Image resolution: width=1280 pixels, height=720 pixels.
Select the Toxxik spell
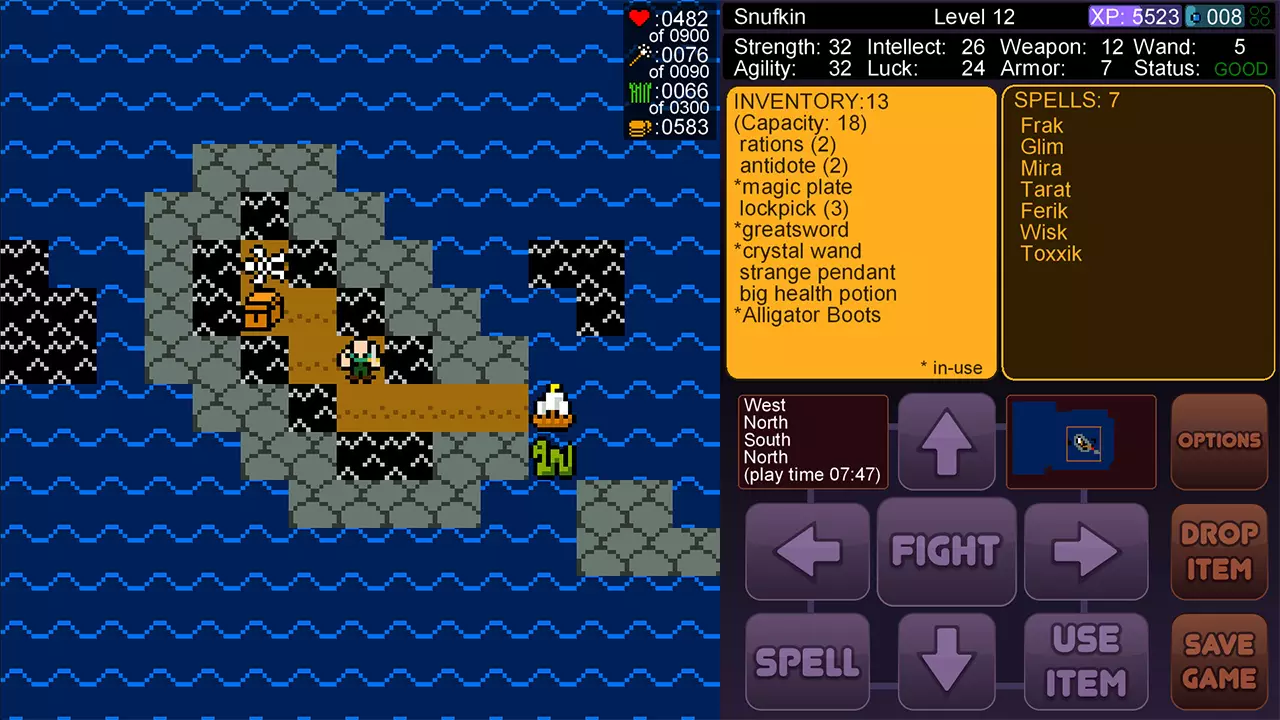coord(1051,254)
